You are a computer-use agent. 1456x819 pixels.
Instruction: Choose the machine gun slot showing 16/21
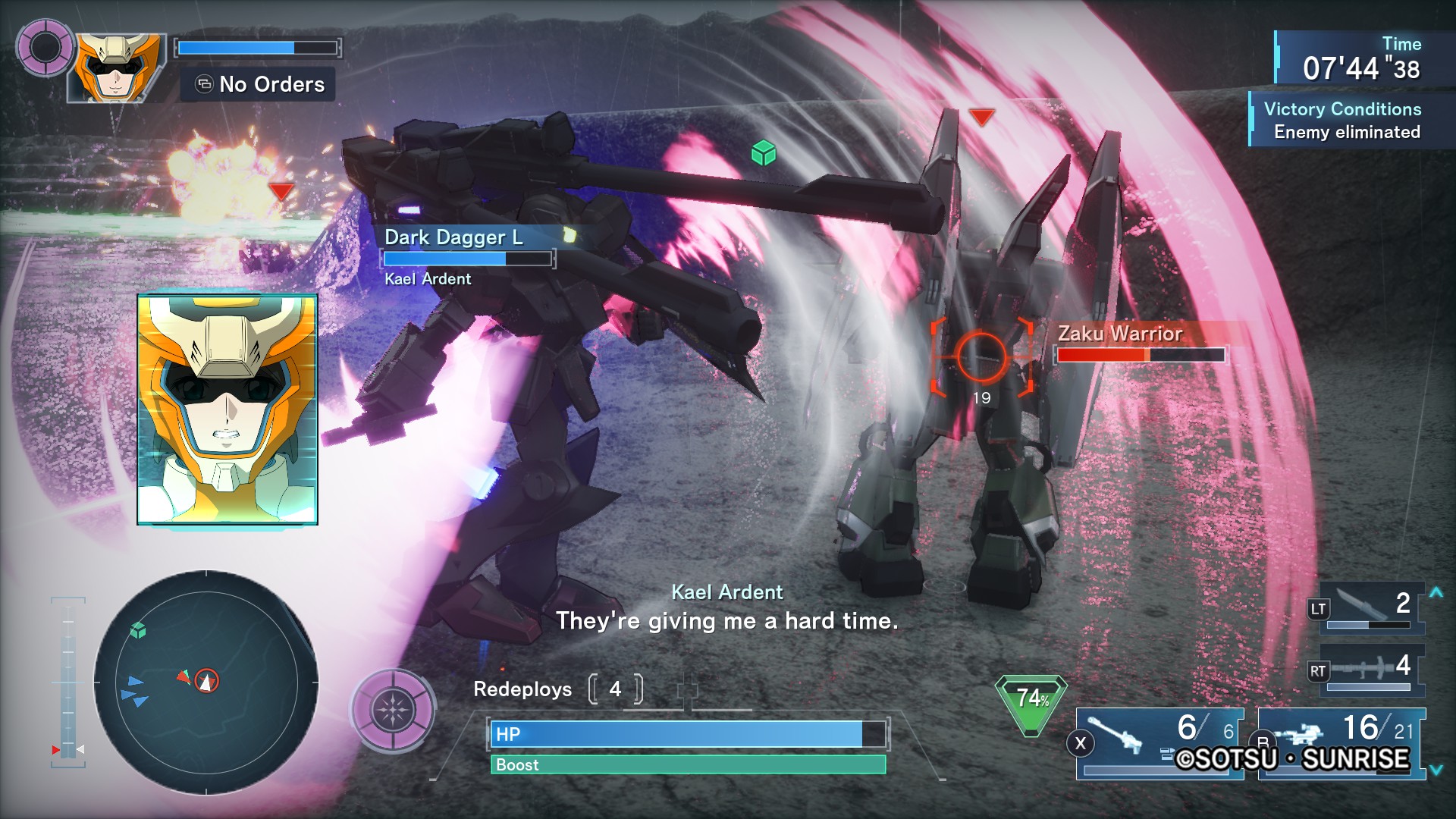pos(1341,742)
